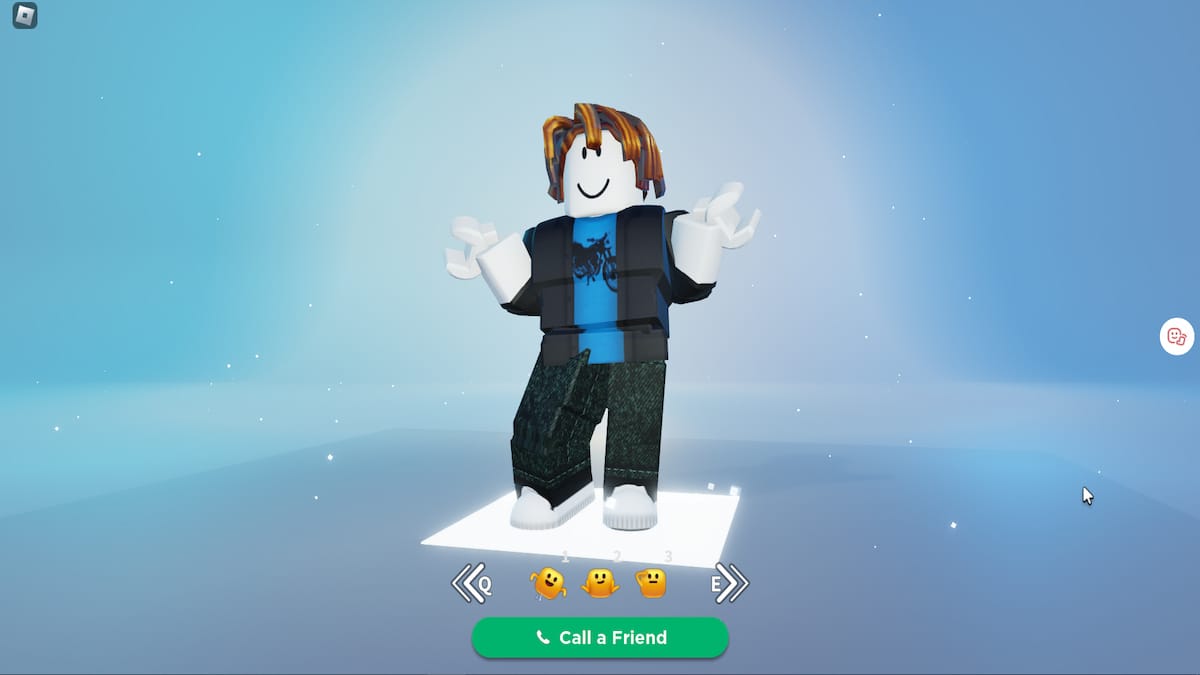Play the dancing emote
Image resolution: width=1200 pixels, height=675 pixels.
coord(548,583)
